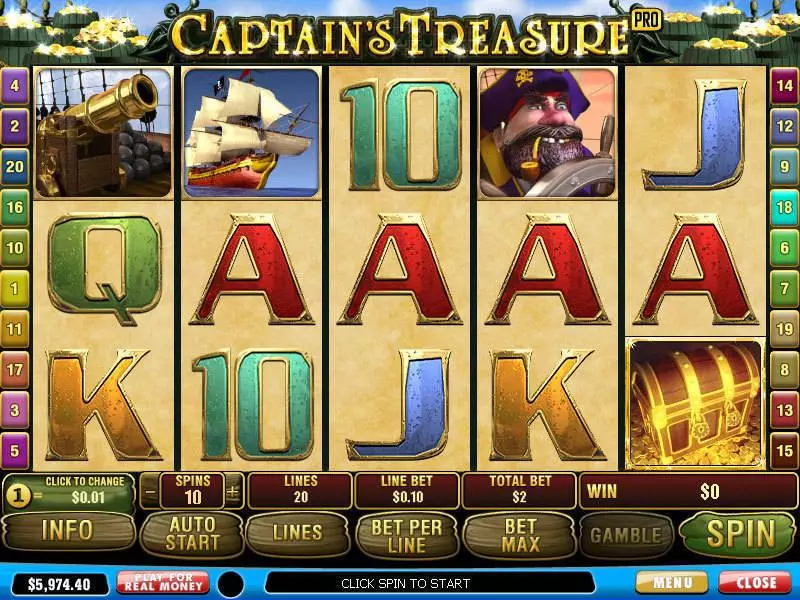Choose Bet Max
Image resolution: width=800 pixels, height=600 pixels.
click(520, 533)
